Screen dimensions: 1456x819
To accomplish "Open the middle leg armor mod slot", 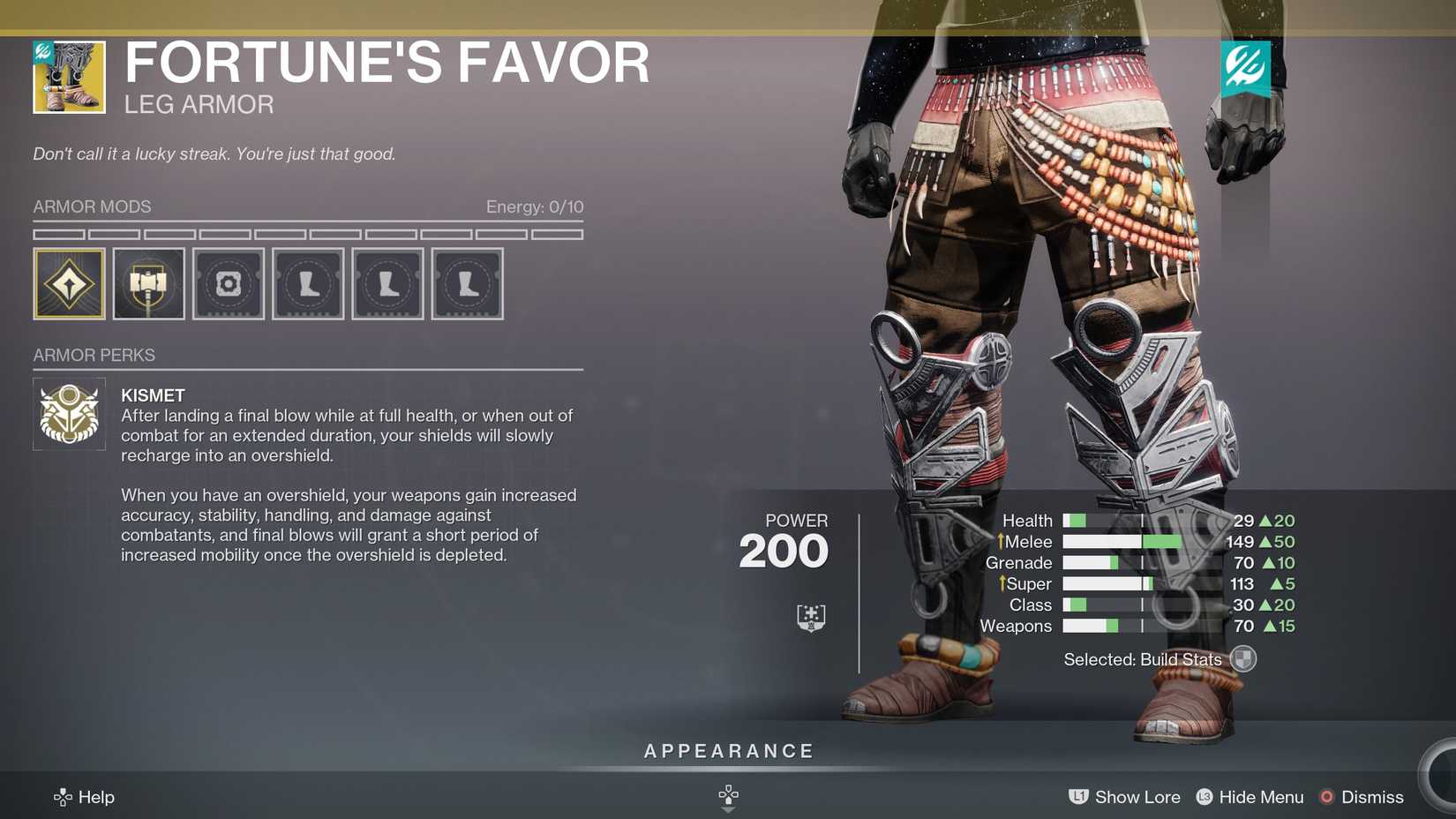I will coord(387,283).
